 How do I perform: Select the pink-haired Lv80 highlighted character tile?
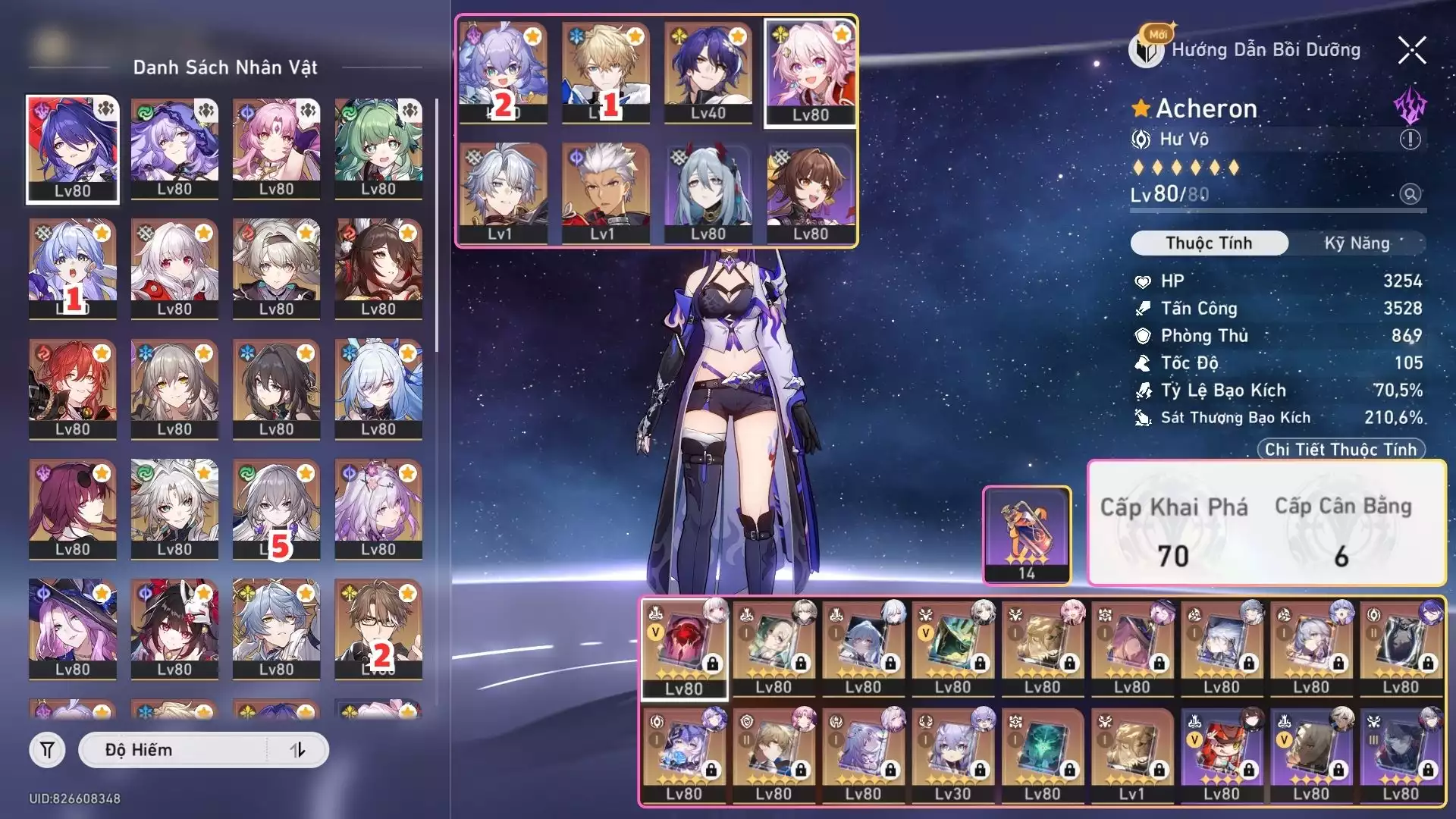click(x=810, y=72)
